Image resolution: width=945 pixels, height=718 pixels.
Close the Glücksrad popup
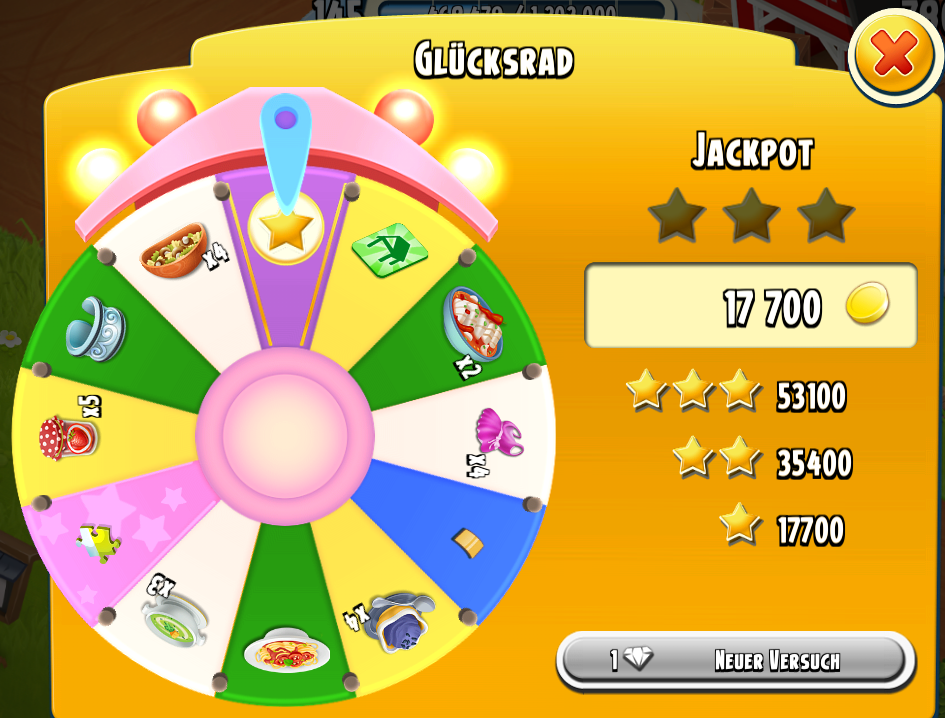894,57
